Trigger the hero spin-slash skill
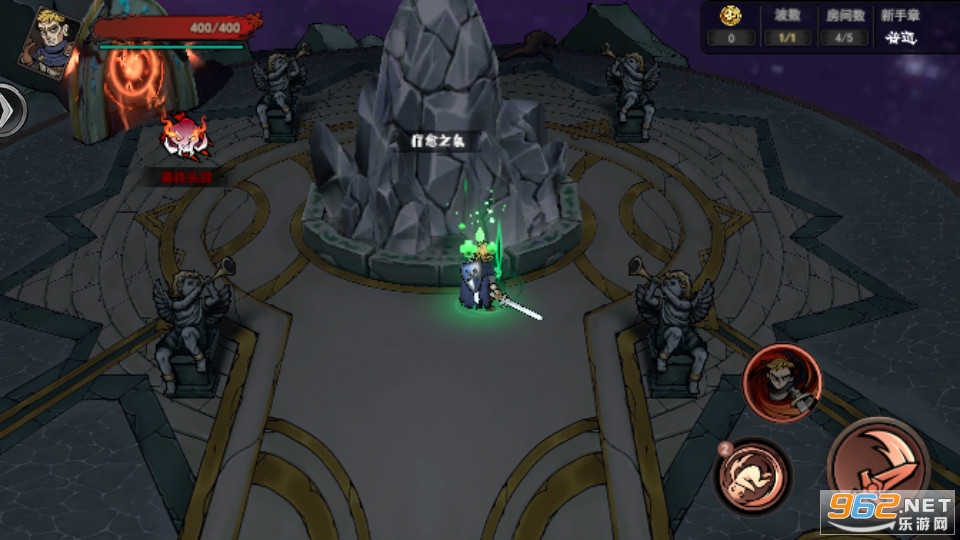960x540 pixels. [x=781, y=382]
